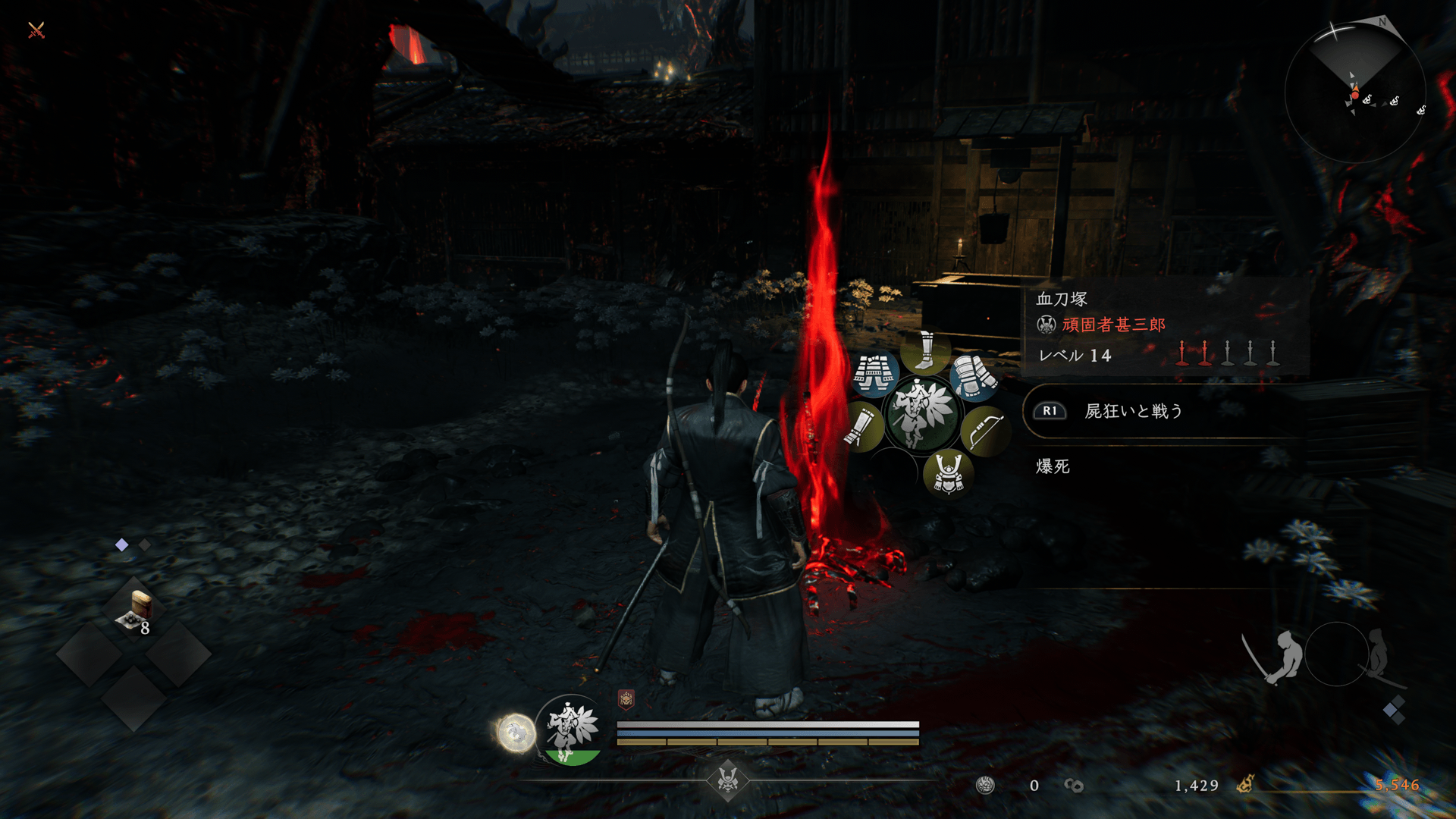Select the gauntlets equipment icon
The image size is (1456, 819).
coord(974,375)
